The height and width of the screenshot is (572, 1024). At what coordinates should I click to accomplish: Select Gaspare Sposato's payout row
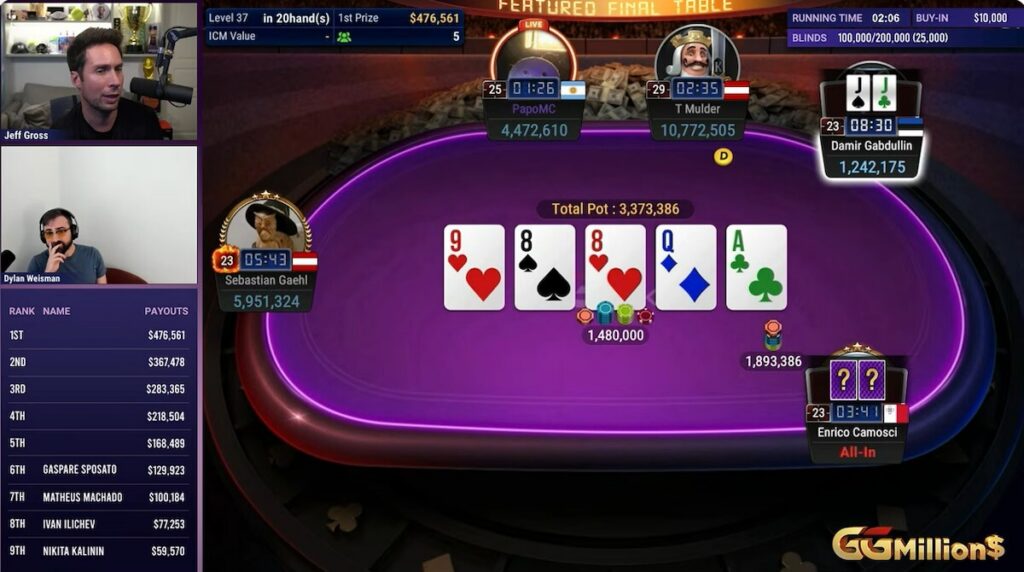click(x=99, y=469)
